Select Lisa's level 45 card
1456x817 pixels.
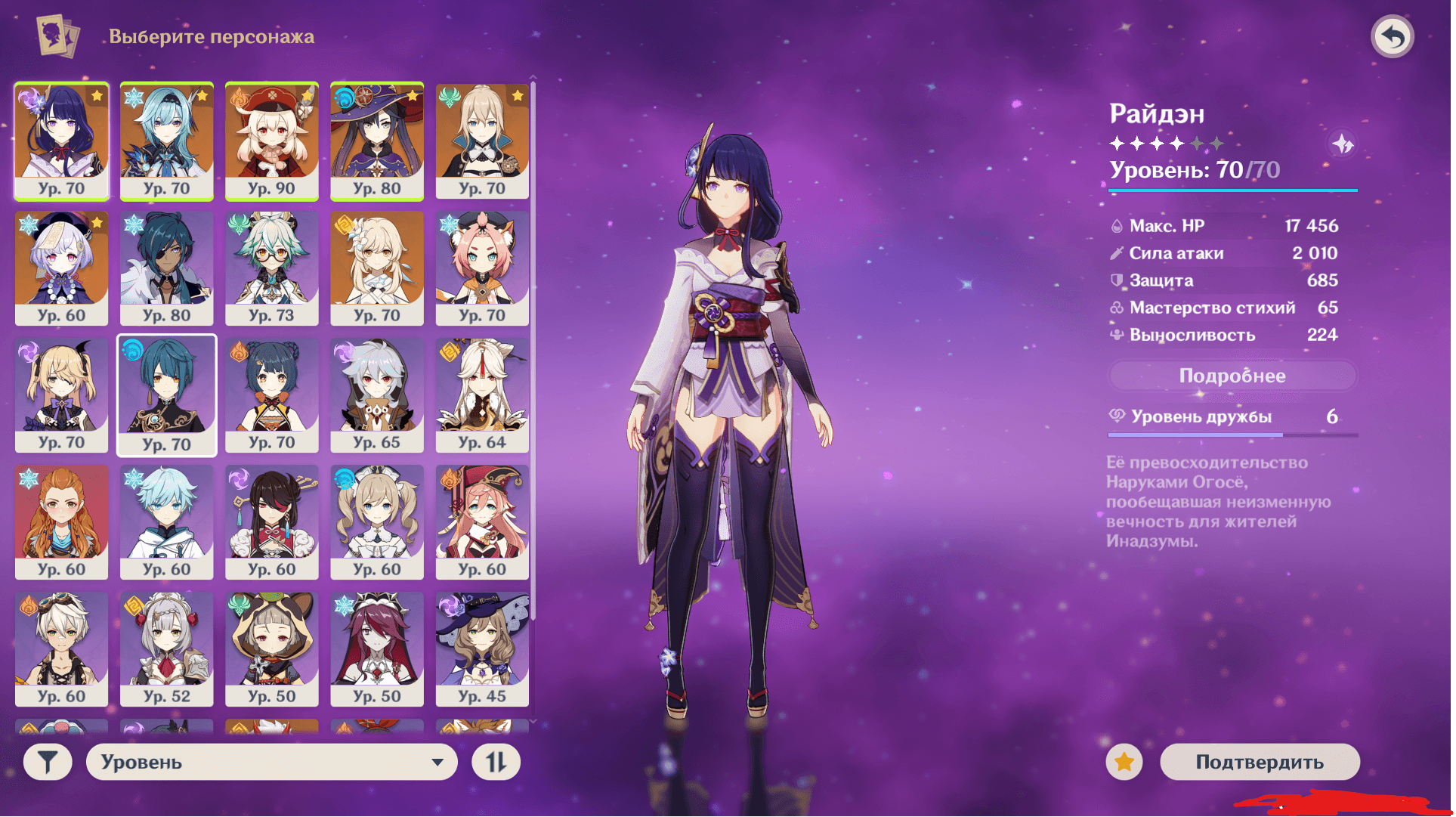tap(482, 648)
